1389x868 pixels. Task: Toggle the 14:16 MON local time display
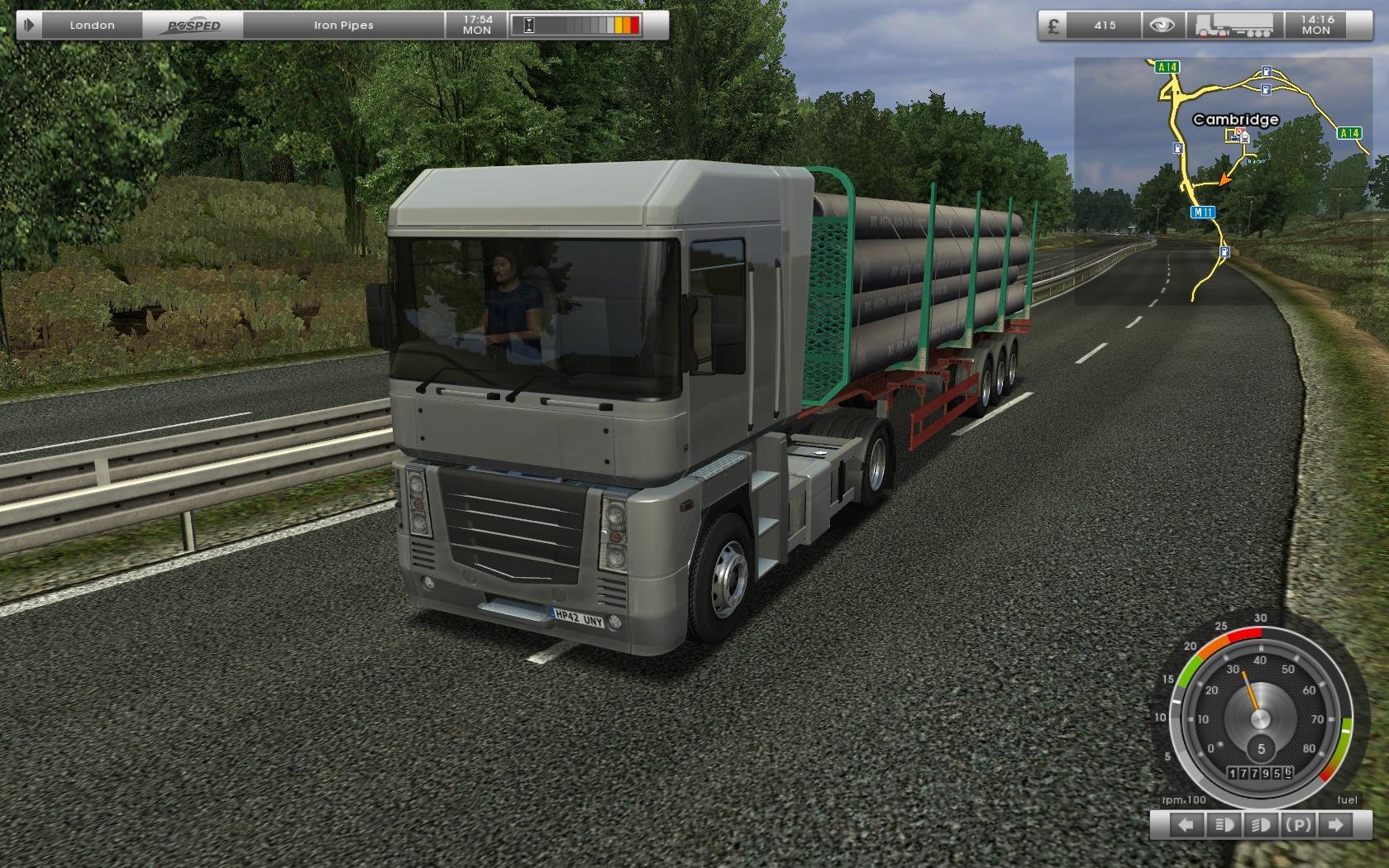pyautogui.click(x=1320, y=25)
